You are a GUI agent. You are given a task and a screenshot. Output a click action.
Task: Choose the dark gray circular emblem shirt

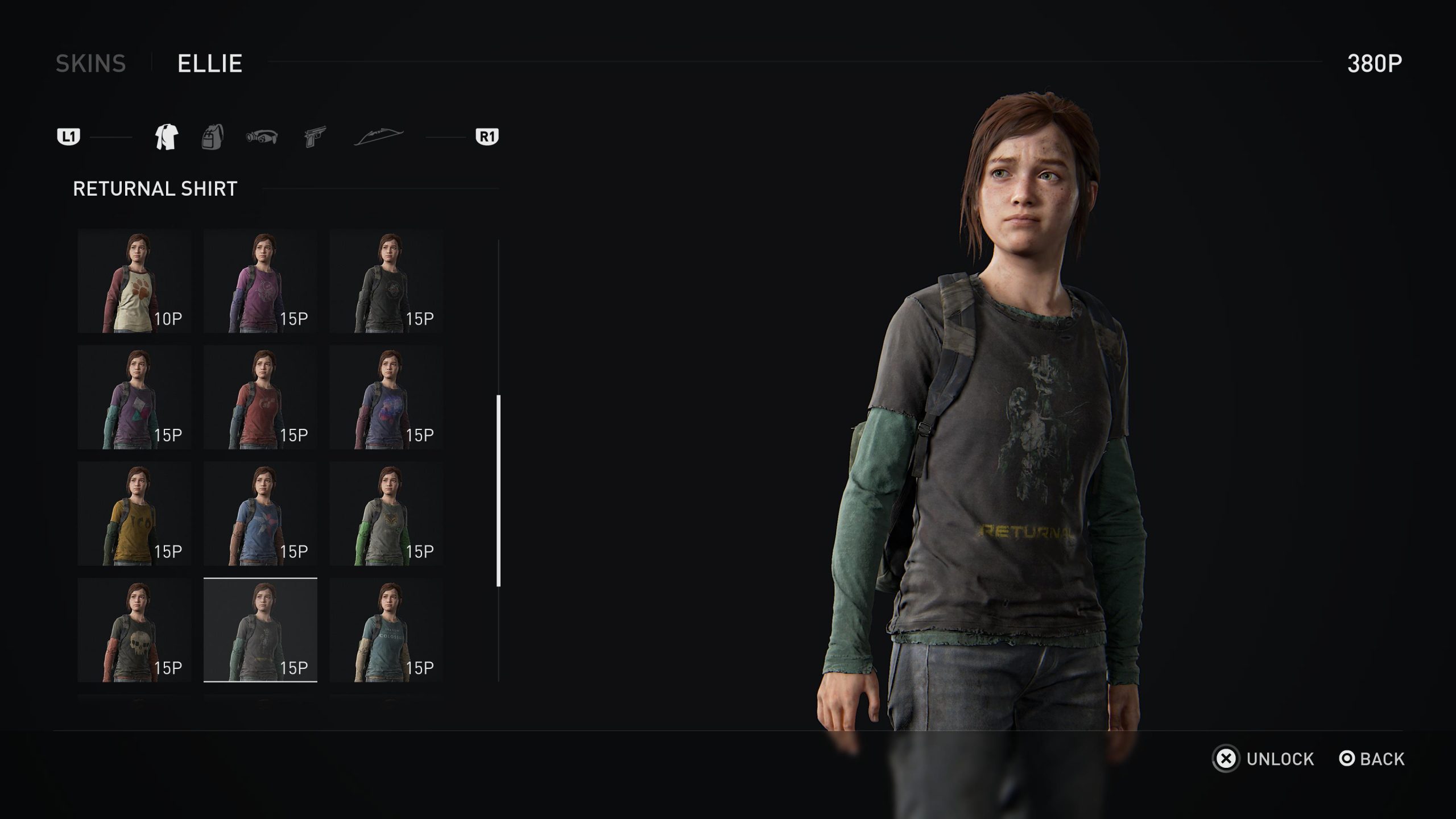click(x=386, y=282)
